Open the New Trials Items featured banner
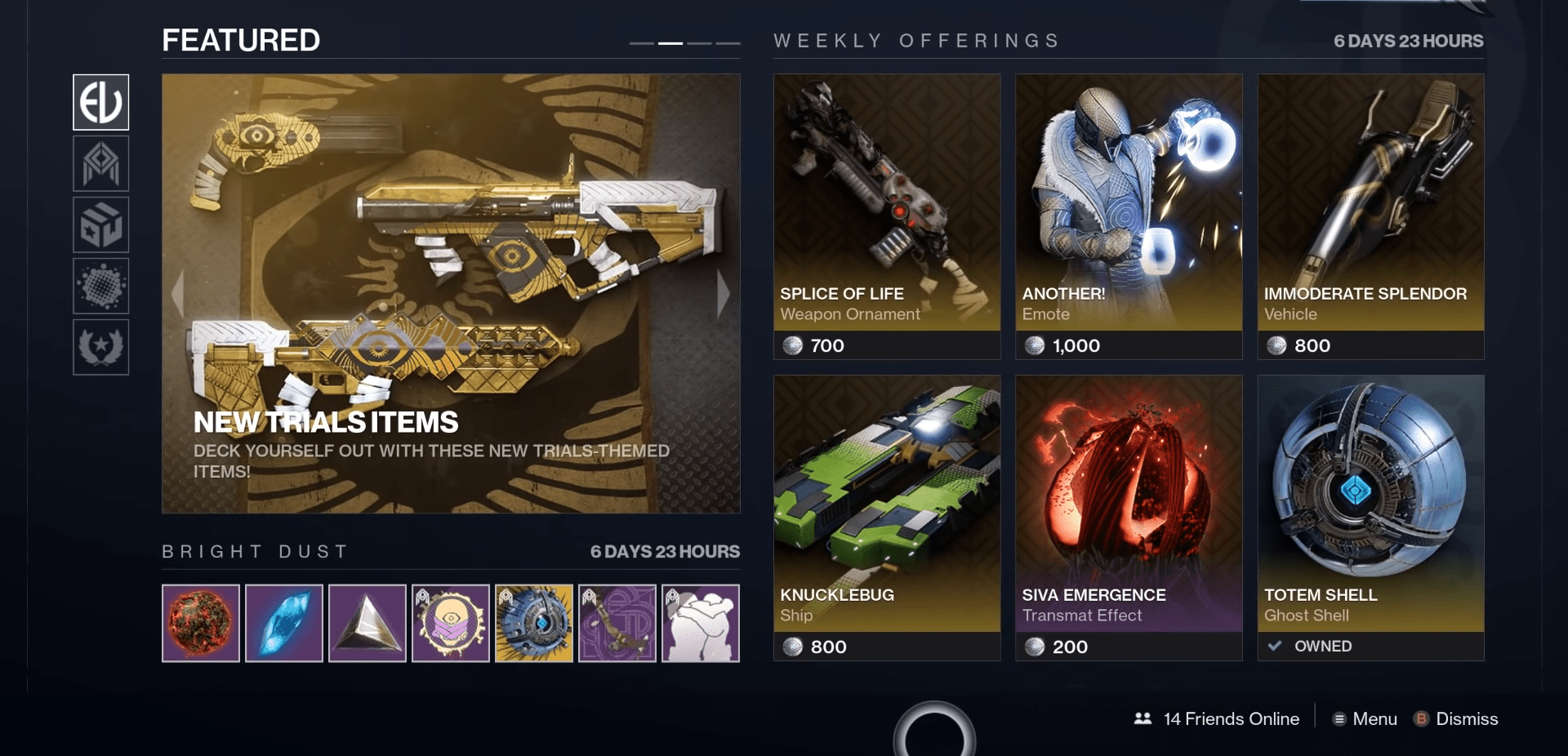This screenshot has height=756, width=1568. (451, 294)
